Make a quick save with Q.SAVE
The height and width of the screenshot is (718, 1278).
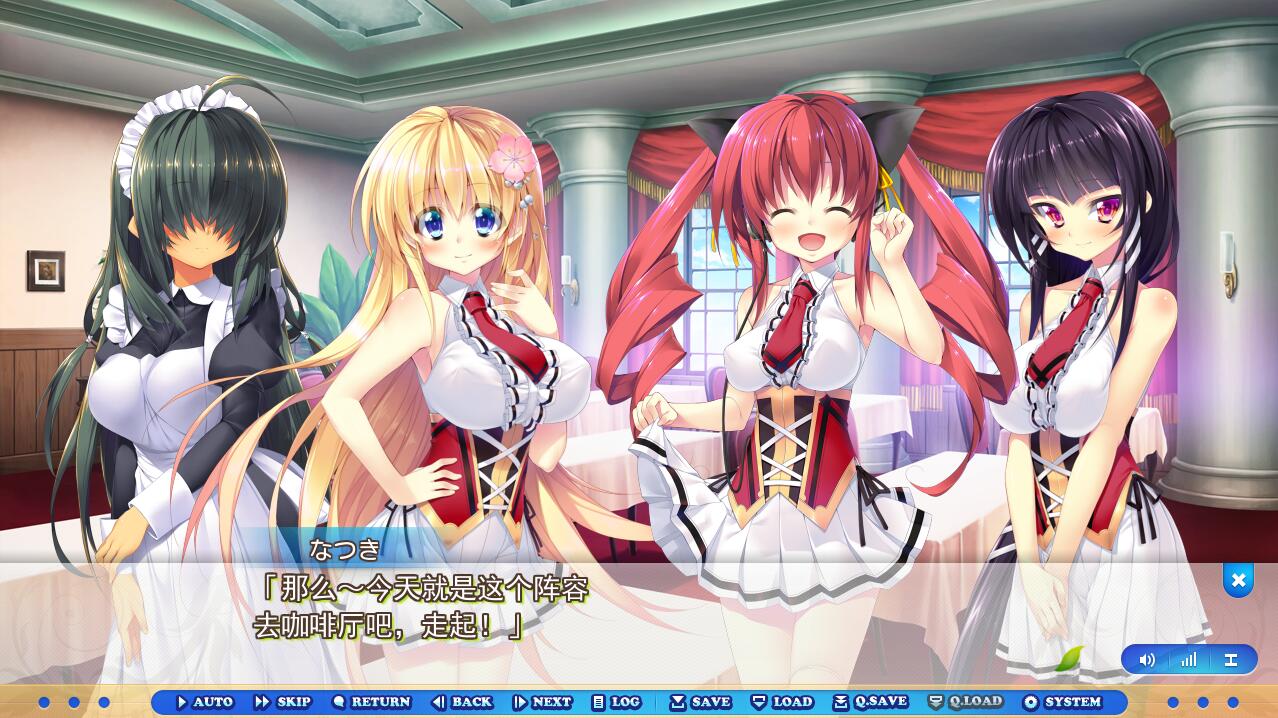(x=870, y=702)
